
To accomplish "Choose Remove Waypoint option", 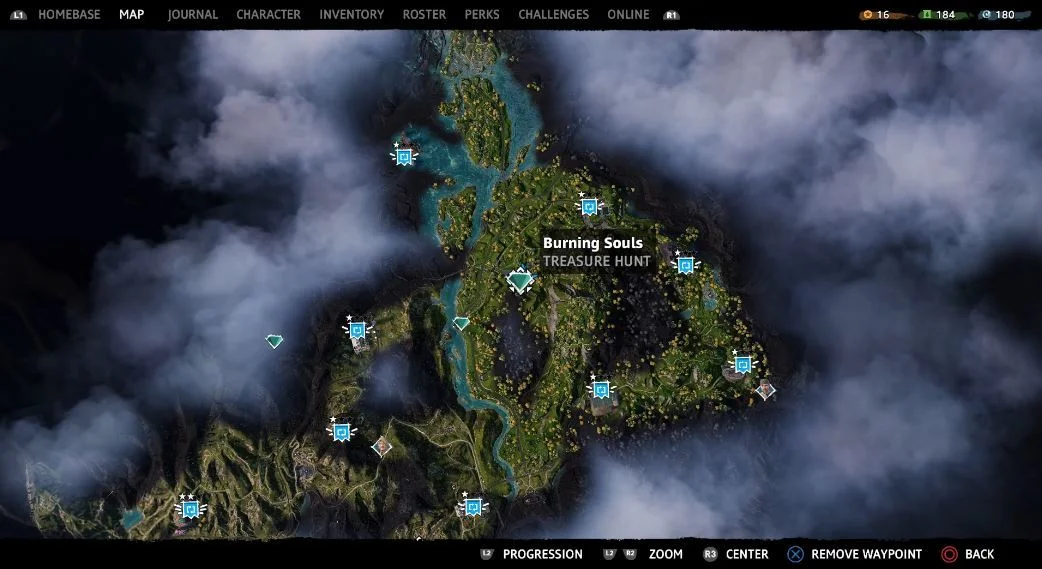I will coord(865,554).
